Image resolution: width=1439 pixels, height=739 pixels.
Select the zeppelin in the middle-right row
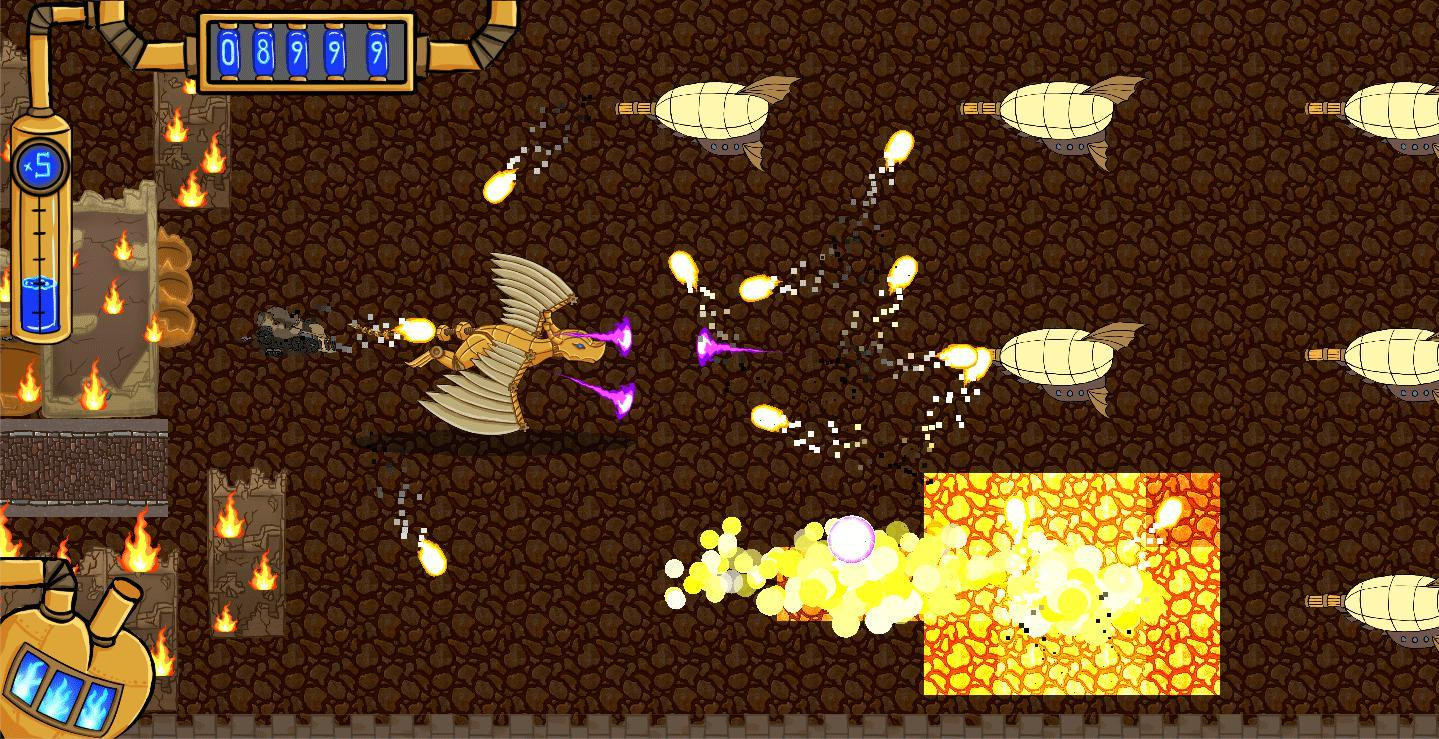(x=1055, y=355)
